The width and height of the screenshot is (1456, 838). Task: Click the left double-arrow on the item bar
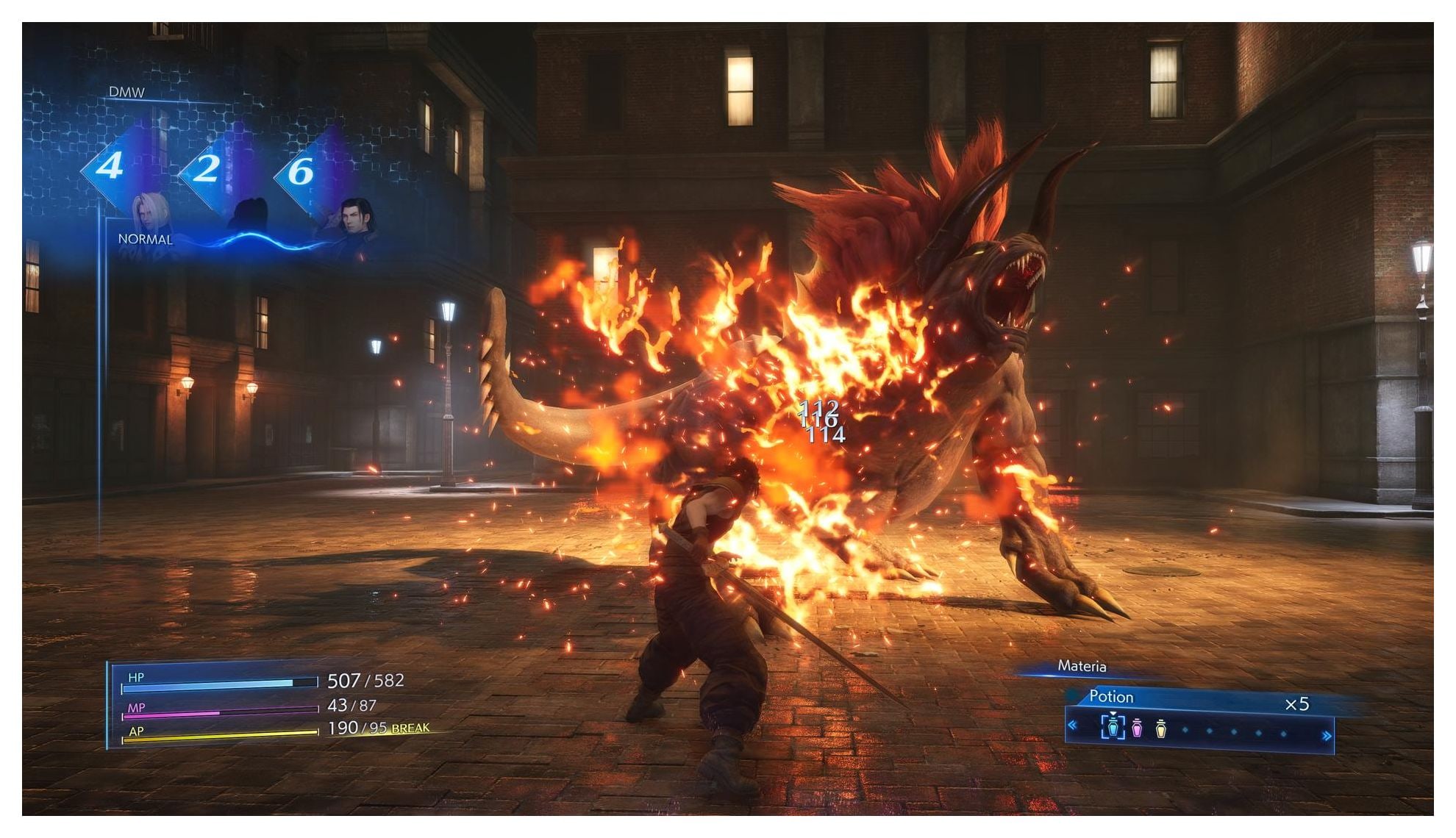1073,726
